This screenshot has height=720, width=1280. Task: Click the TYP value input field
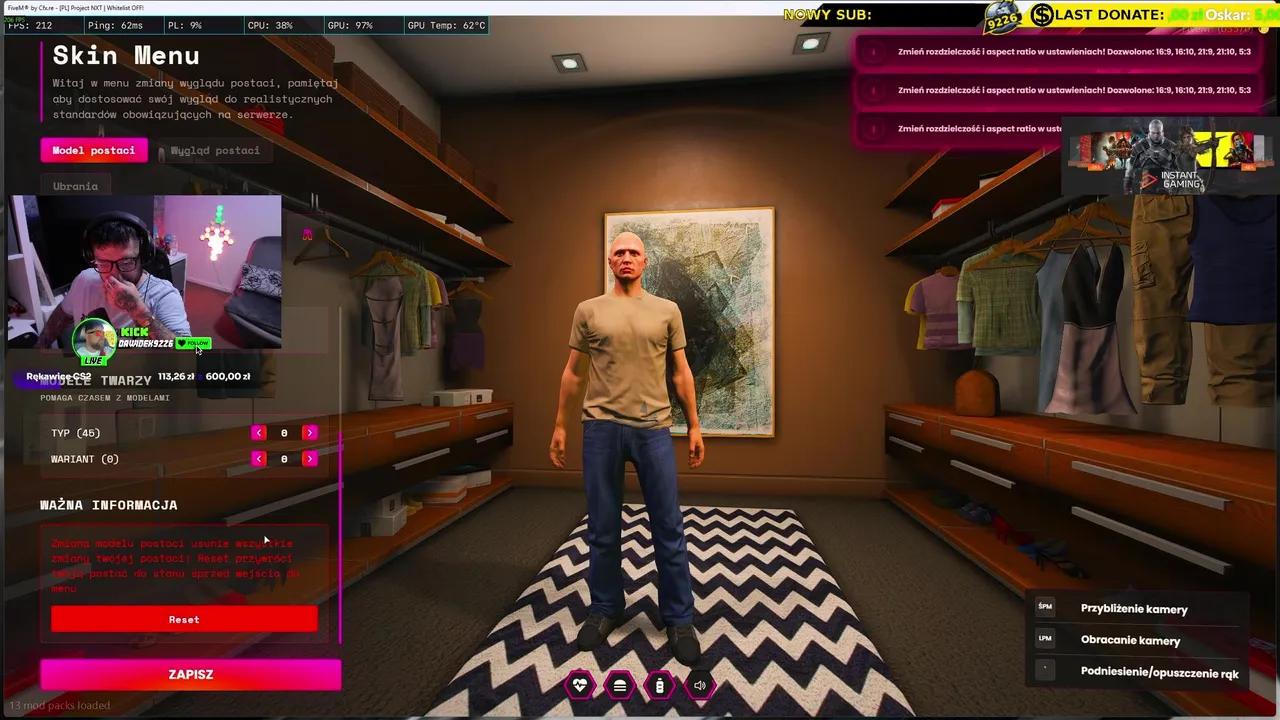[284, 432]
